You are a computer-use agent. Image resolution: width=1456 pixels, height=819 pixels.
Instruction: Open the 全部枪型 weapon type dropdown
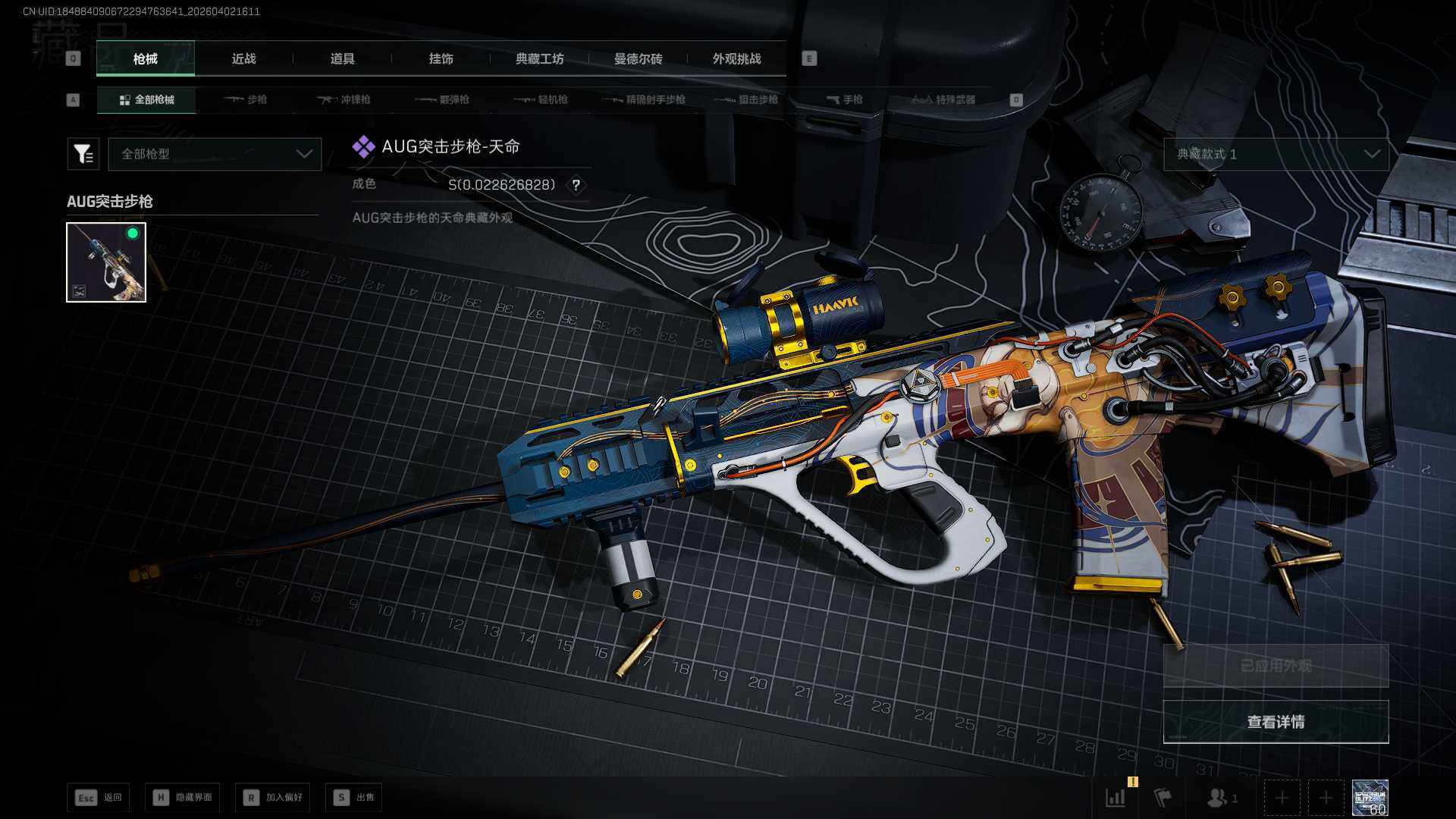[x=215, y=154]
